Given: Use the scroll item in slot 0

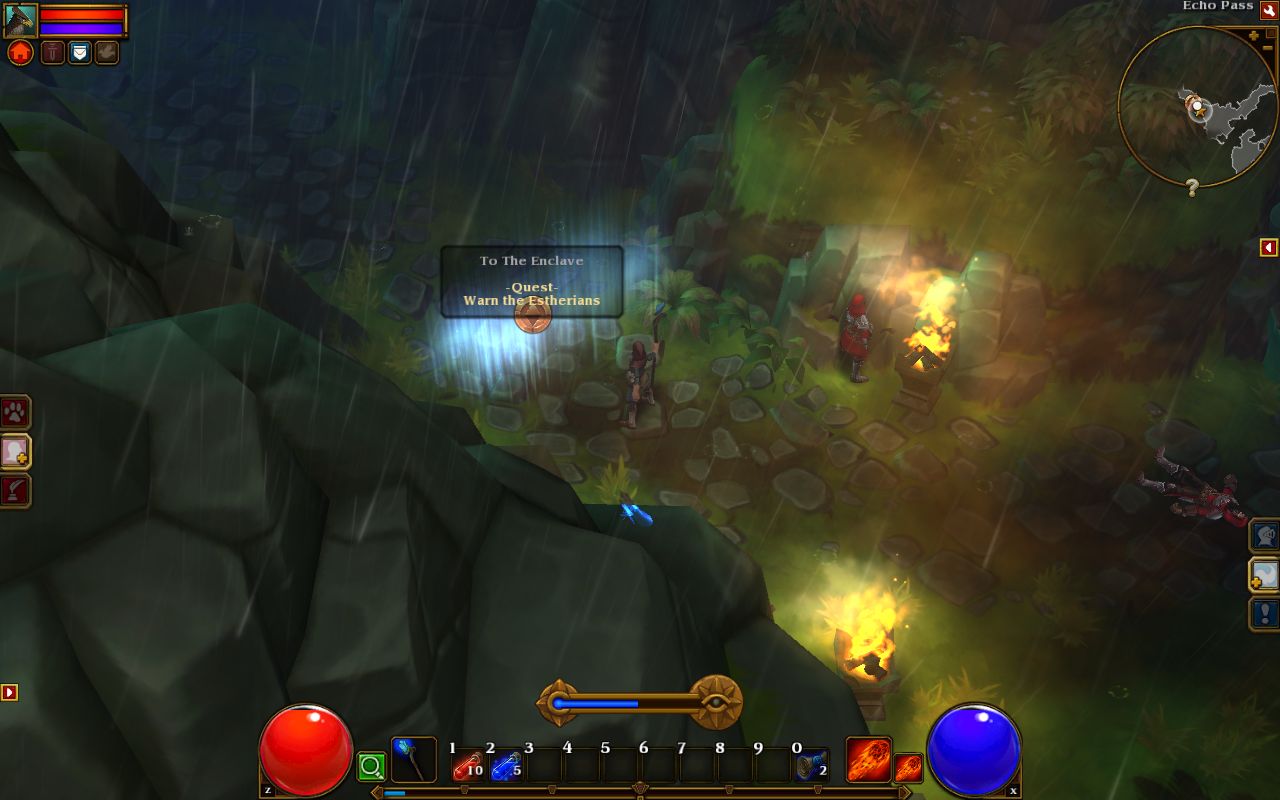Looking at the screenshot, I should coord(811,767).
